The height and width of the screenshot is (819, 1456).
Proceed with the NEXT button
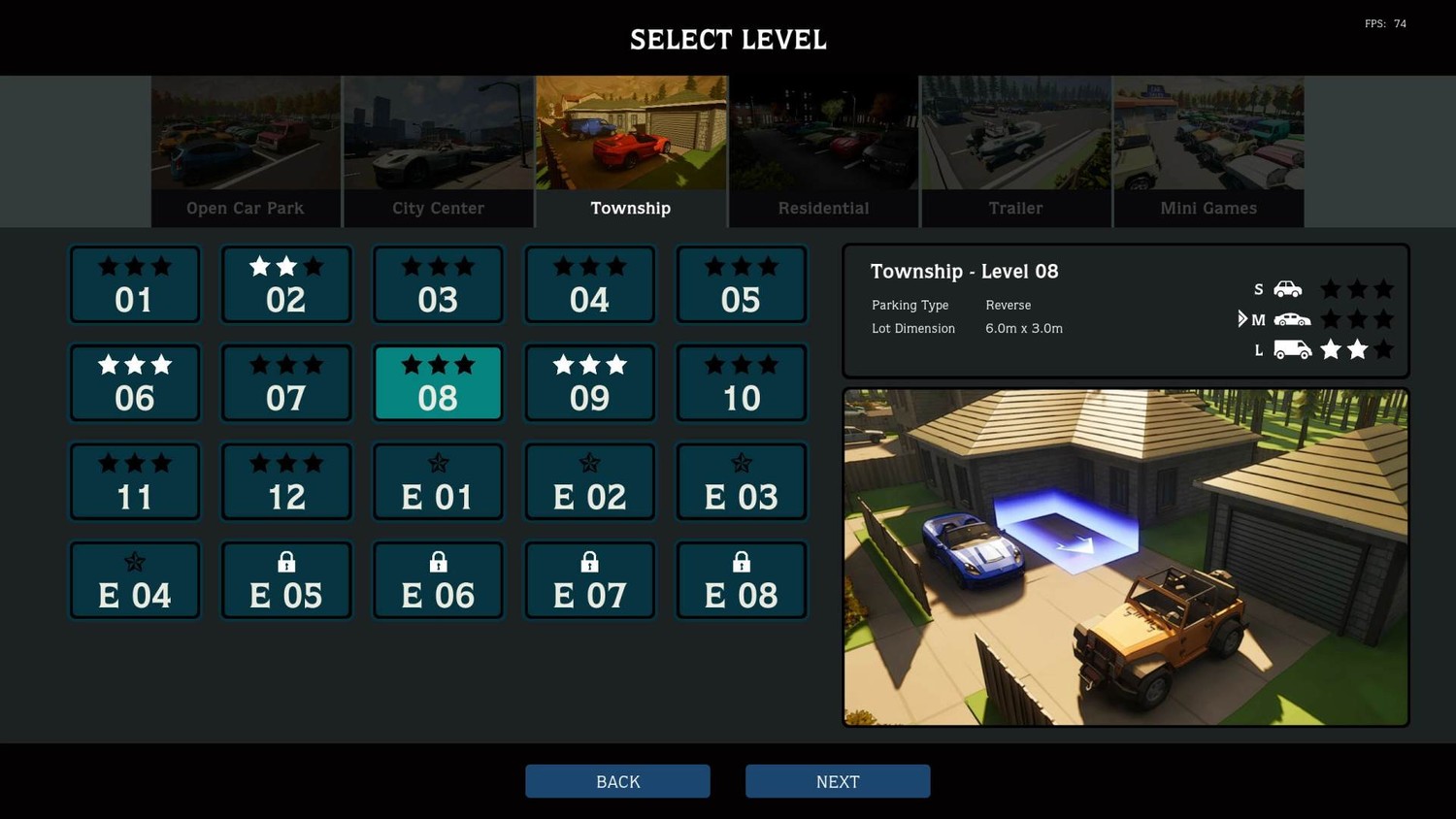tap(838, 781)
